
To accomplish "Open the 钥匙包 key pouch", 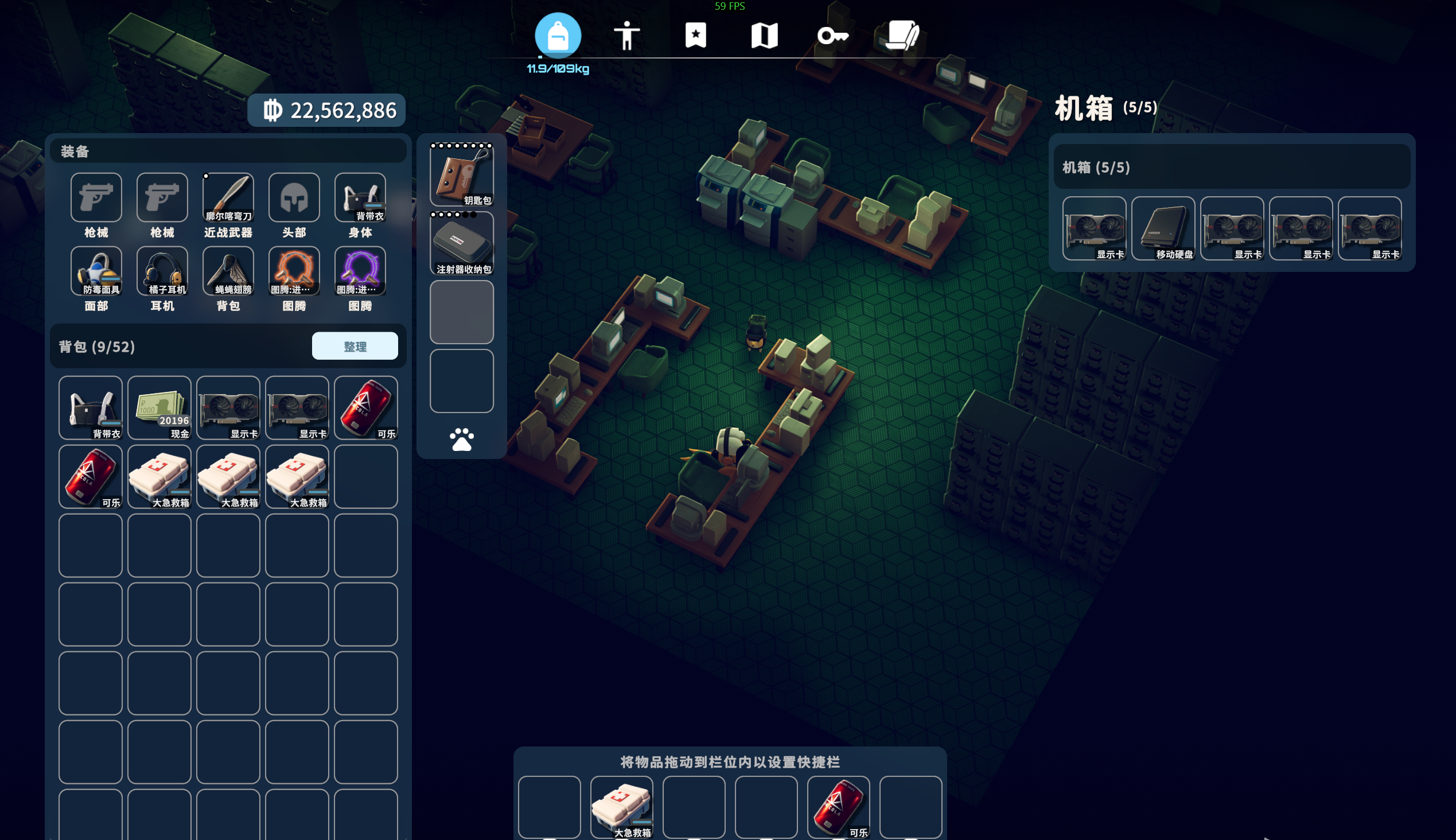I will coord(461,175).
